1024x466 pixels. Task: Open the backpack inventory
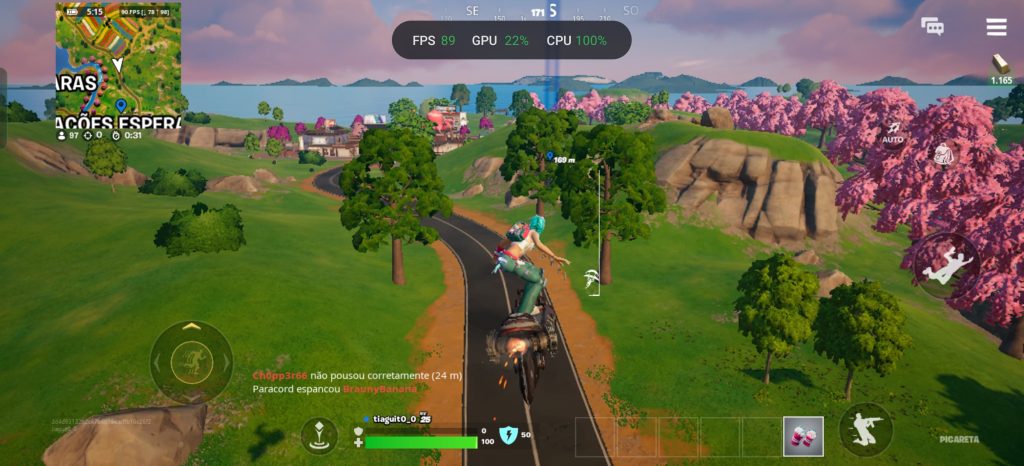pos(943,154)
